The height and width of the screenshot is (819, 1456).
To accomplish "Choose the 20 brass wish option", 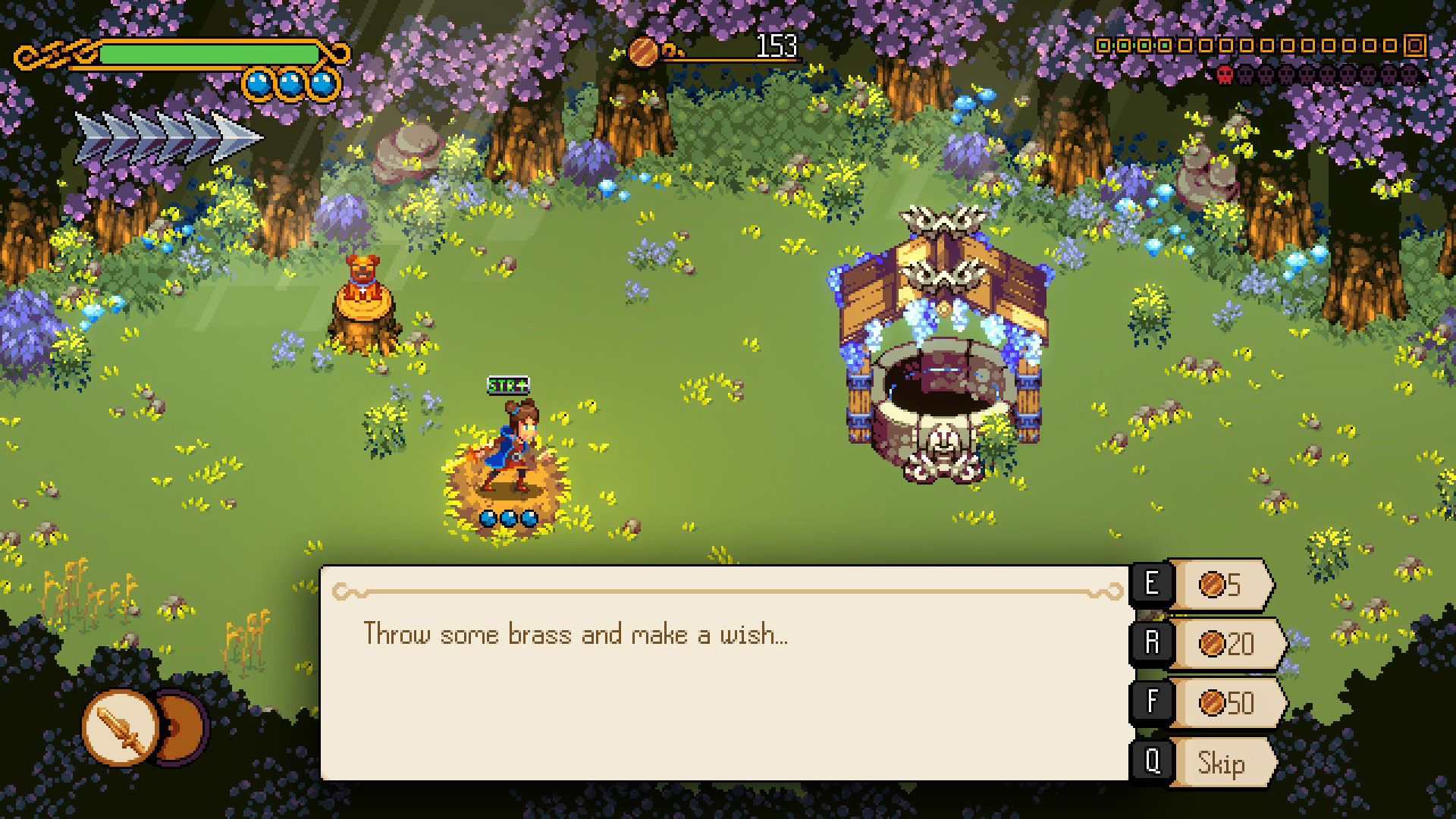I will (x=1225, y=644).
